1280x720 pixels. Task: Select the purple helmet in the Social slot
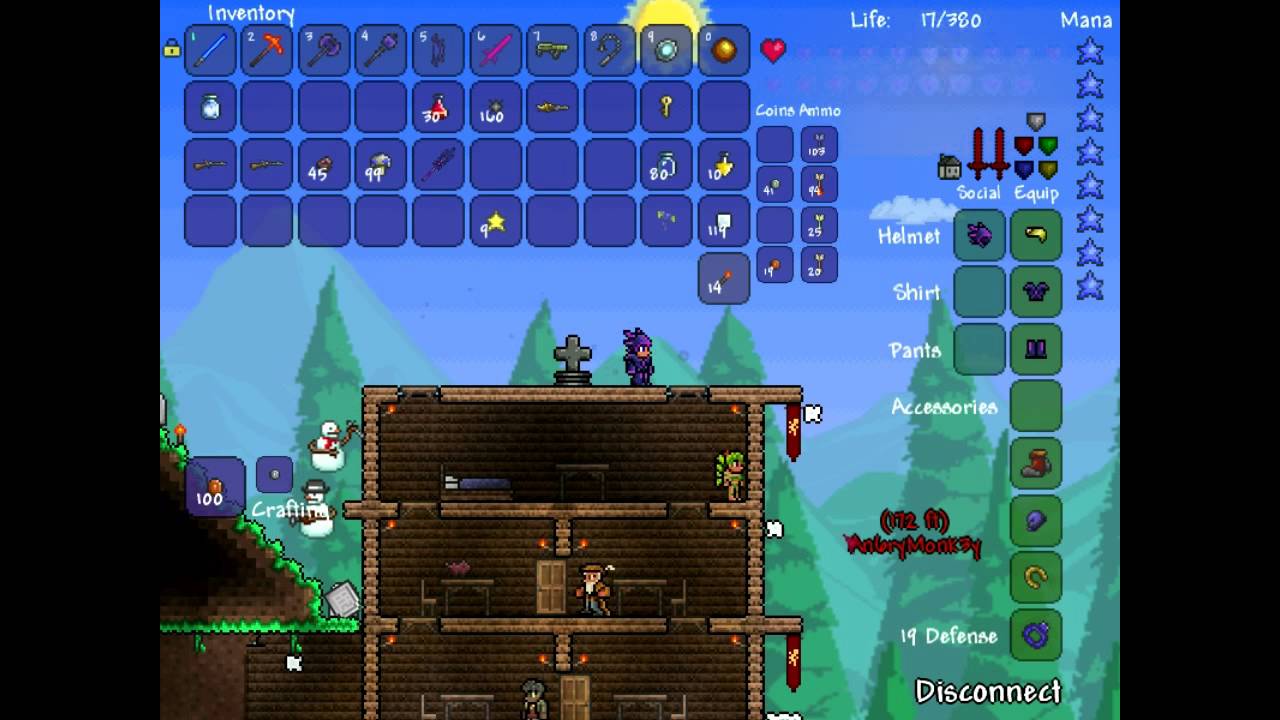click(x=979, y=236)
